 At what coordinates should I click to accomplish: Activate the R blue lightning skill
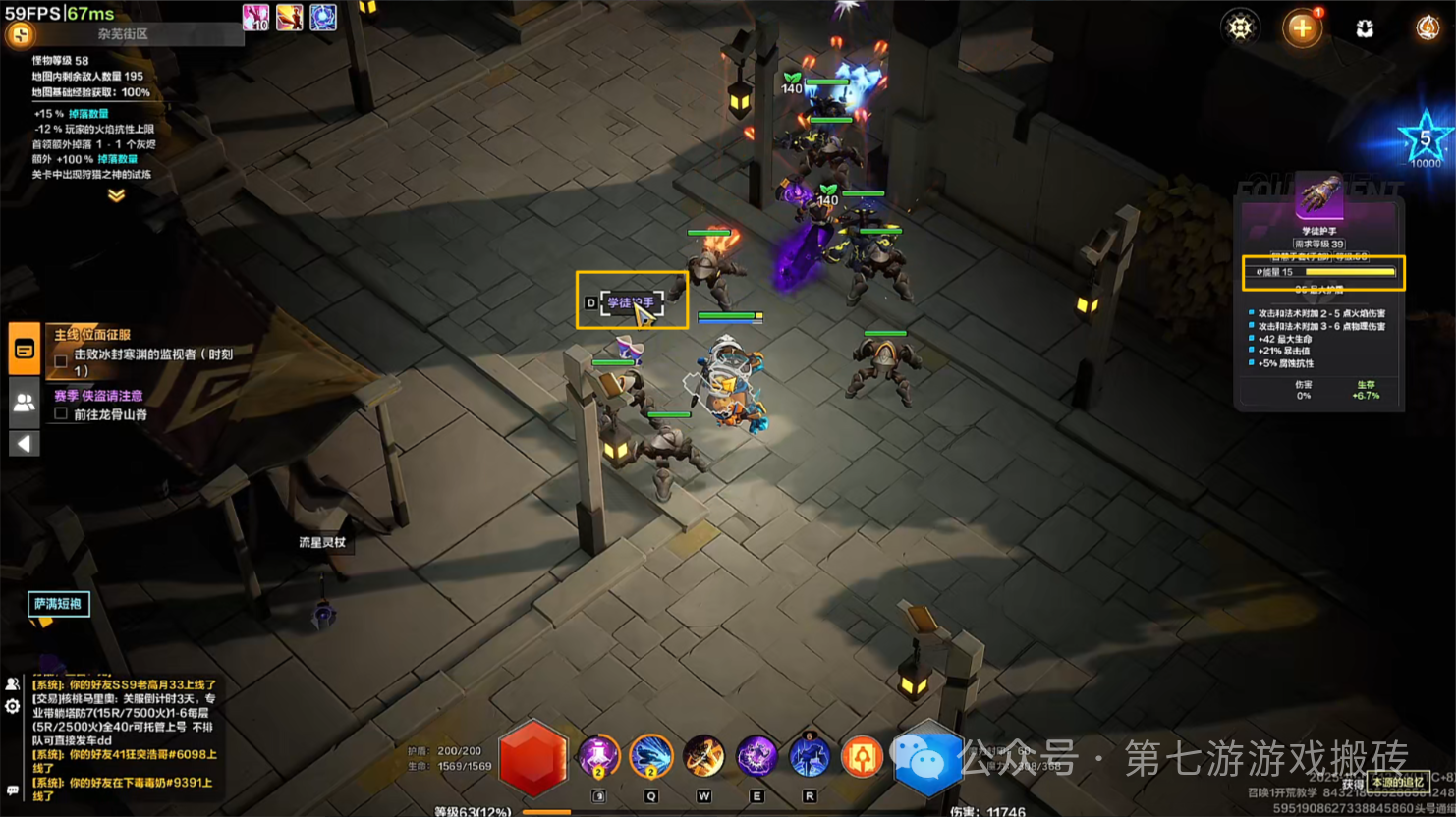(x=810, y=757)
